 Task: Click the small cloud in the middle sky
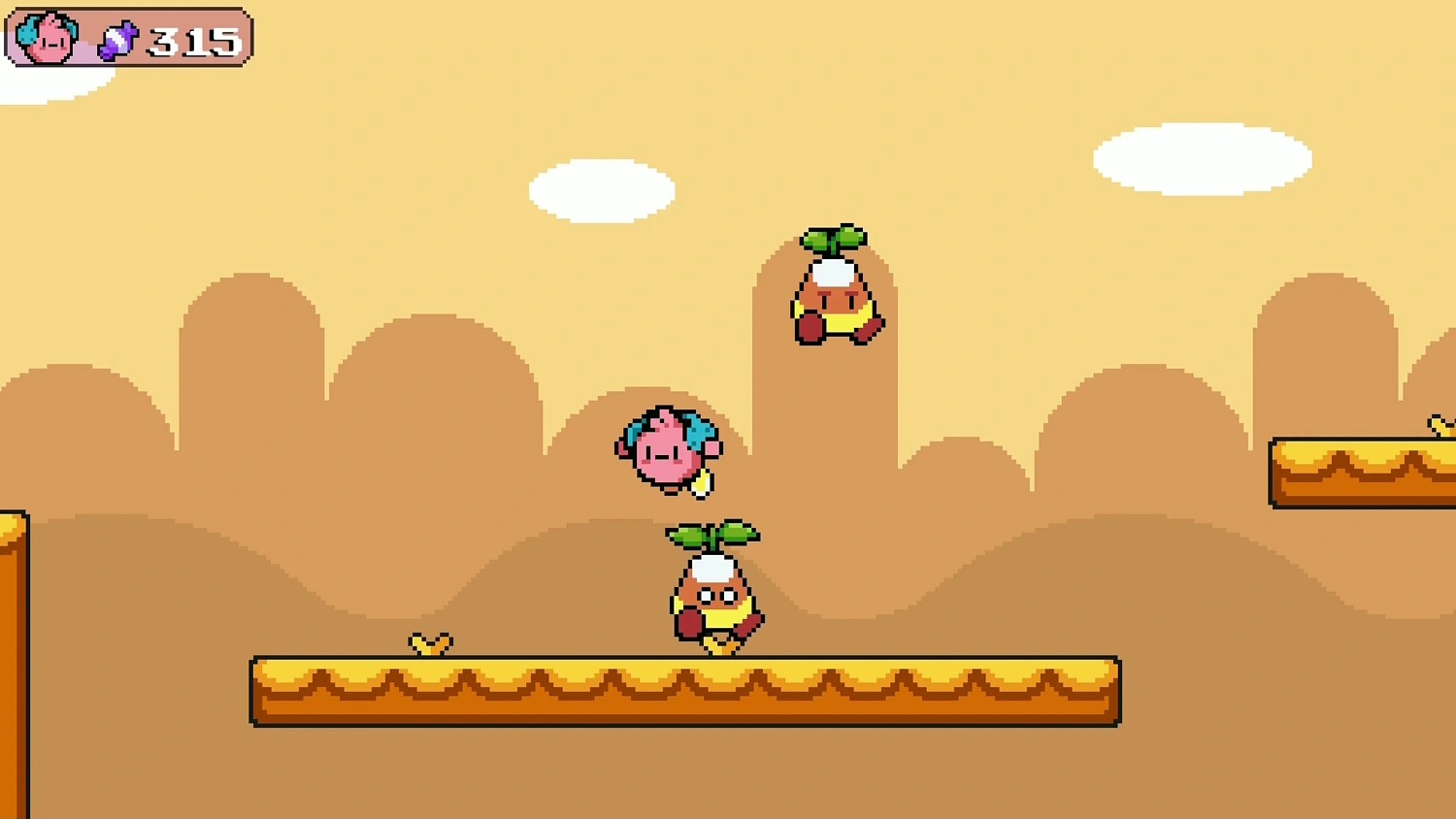click(602, 189)
